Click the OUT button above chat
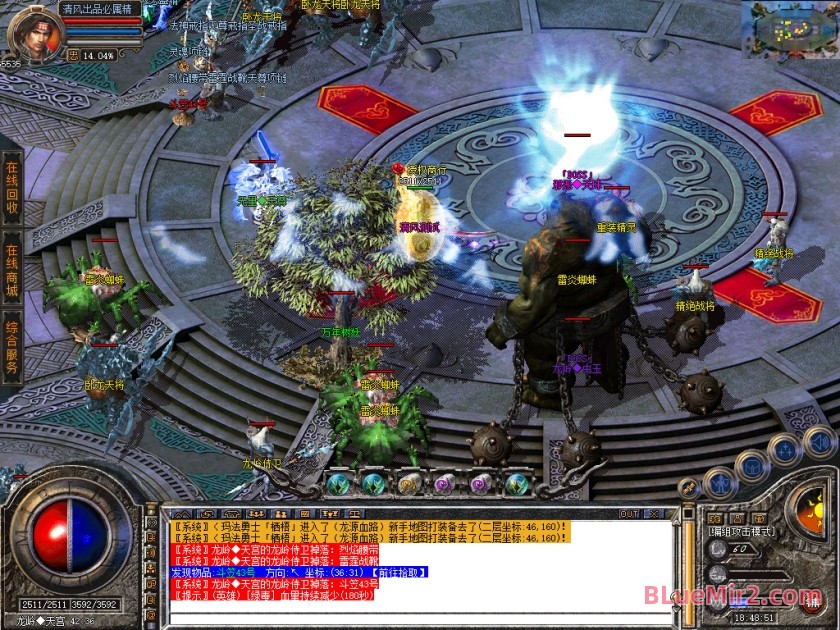The width and height of the screenshot is (840, 630). pos(628,514)
